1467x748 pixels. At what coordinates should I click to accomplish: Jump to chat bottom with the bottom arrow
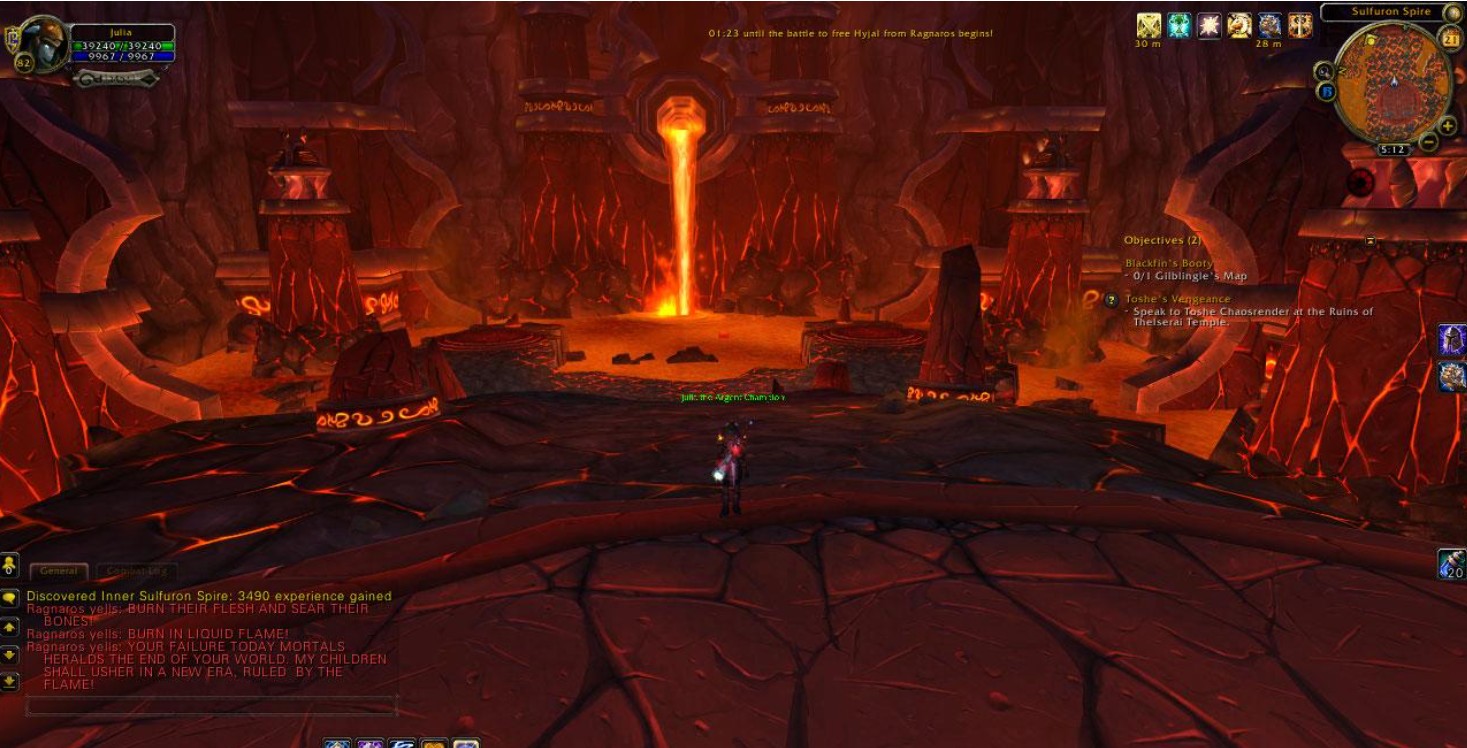tap(10, 681)
